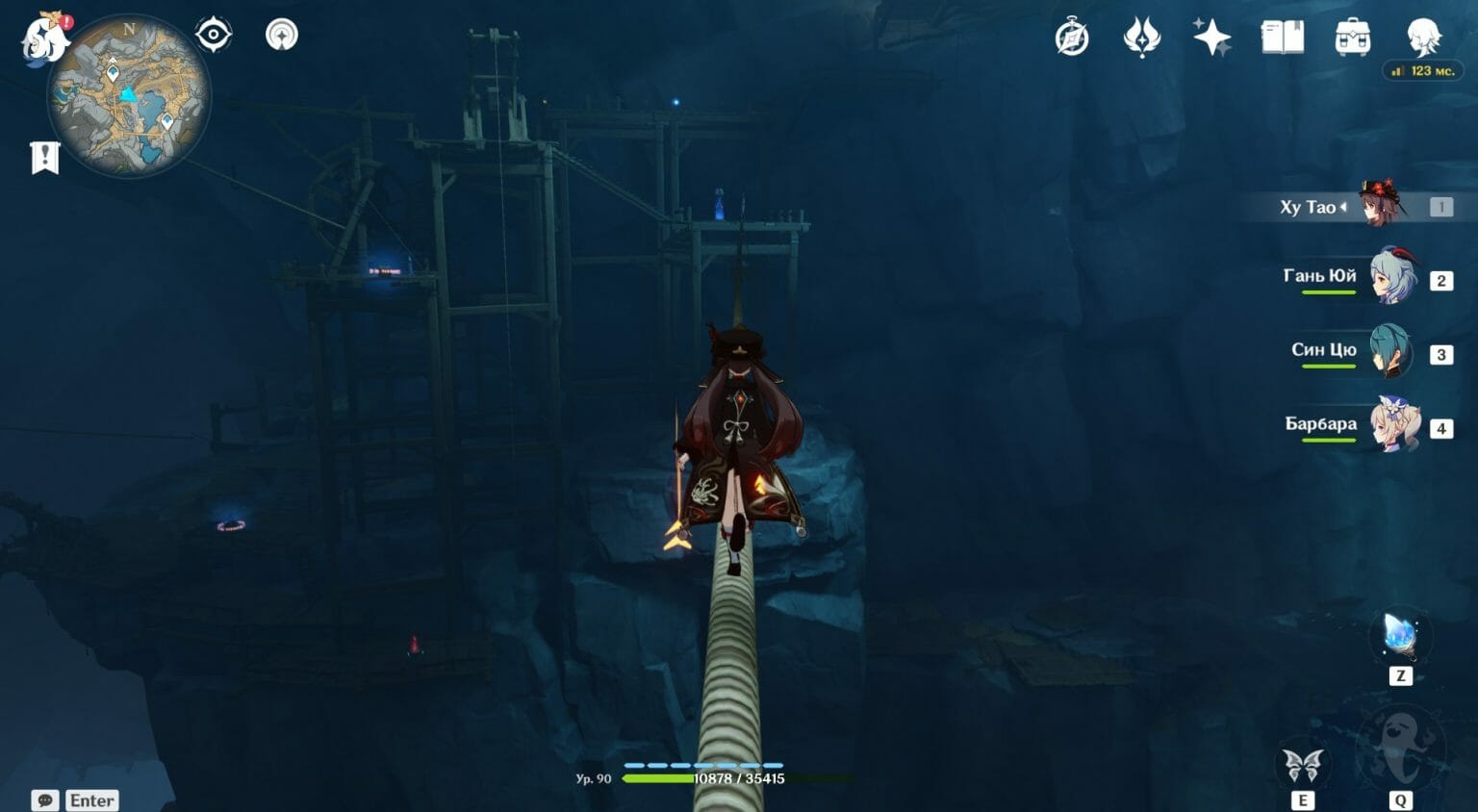Screen dimensions: 1478x812
Task: Click the guide compass icon next to the eye
Action: (280, 33)
